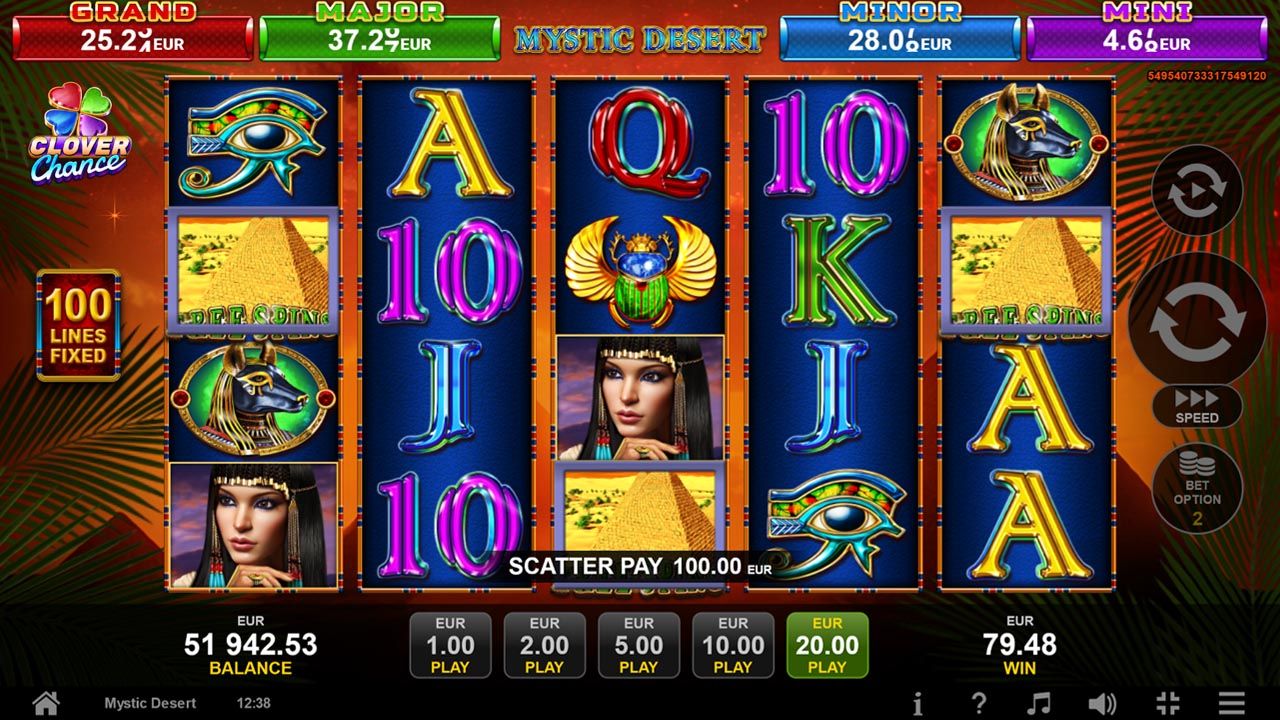Image resolution: width=1280 pixels, height=720 pixels.
Task: Open the hamburger menu
Action: point(1232,703)
